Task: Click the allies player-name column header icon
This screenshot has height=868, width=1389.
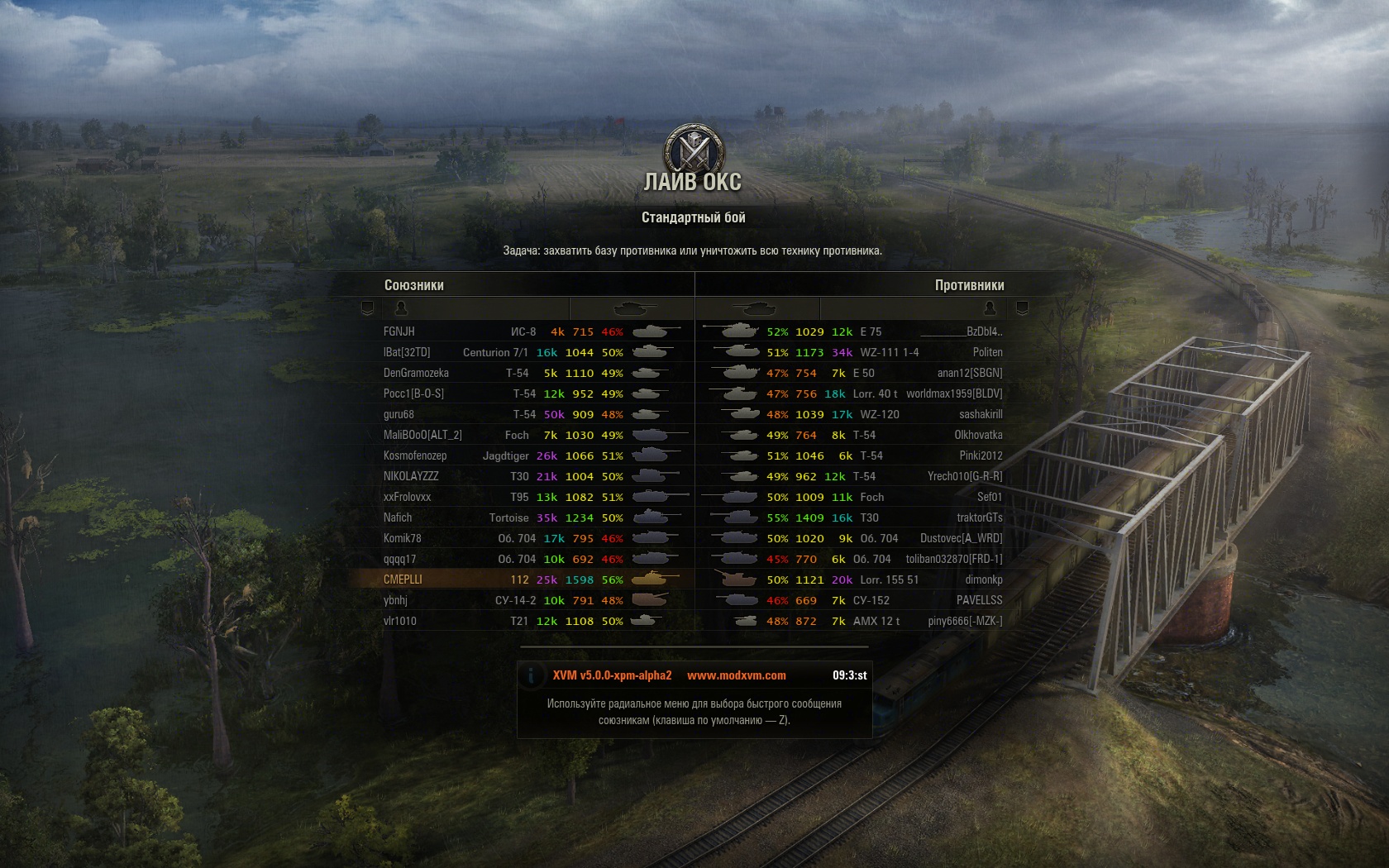Action: coord(401,308)
